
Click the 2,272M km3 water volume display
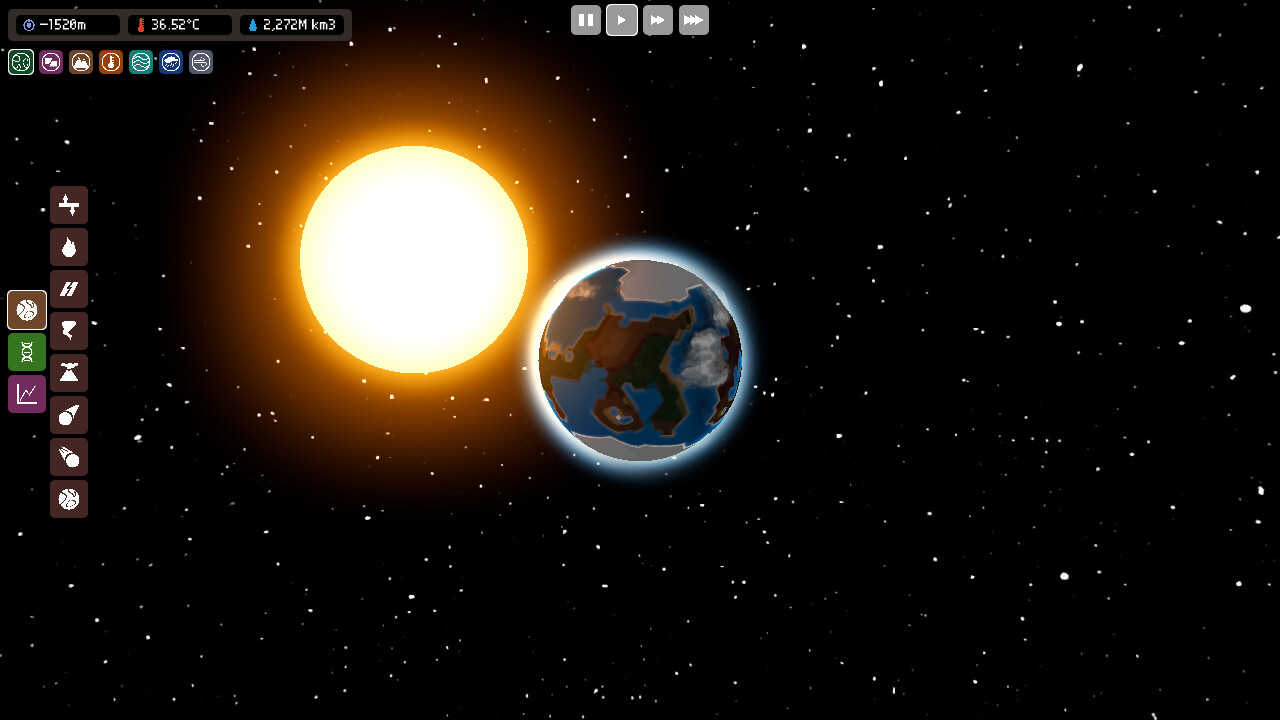coord(291,25)
